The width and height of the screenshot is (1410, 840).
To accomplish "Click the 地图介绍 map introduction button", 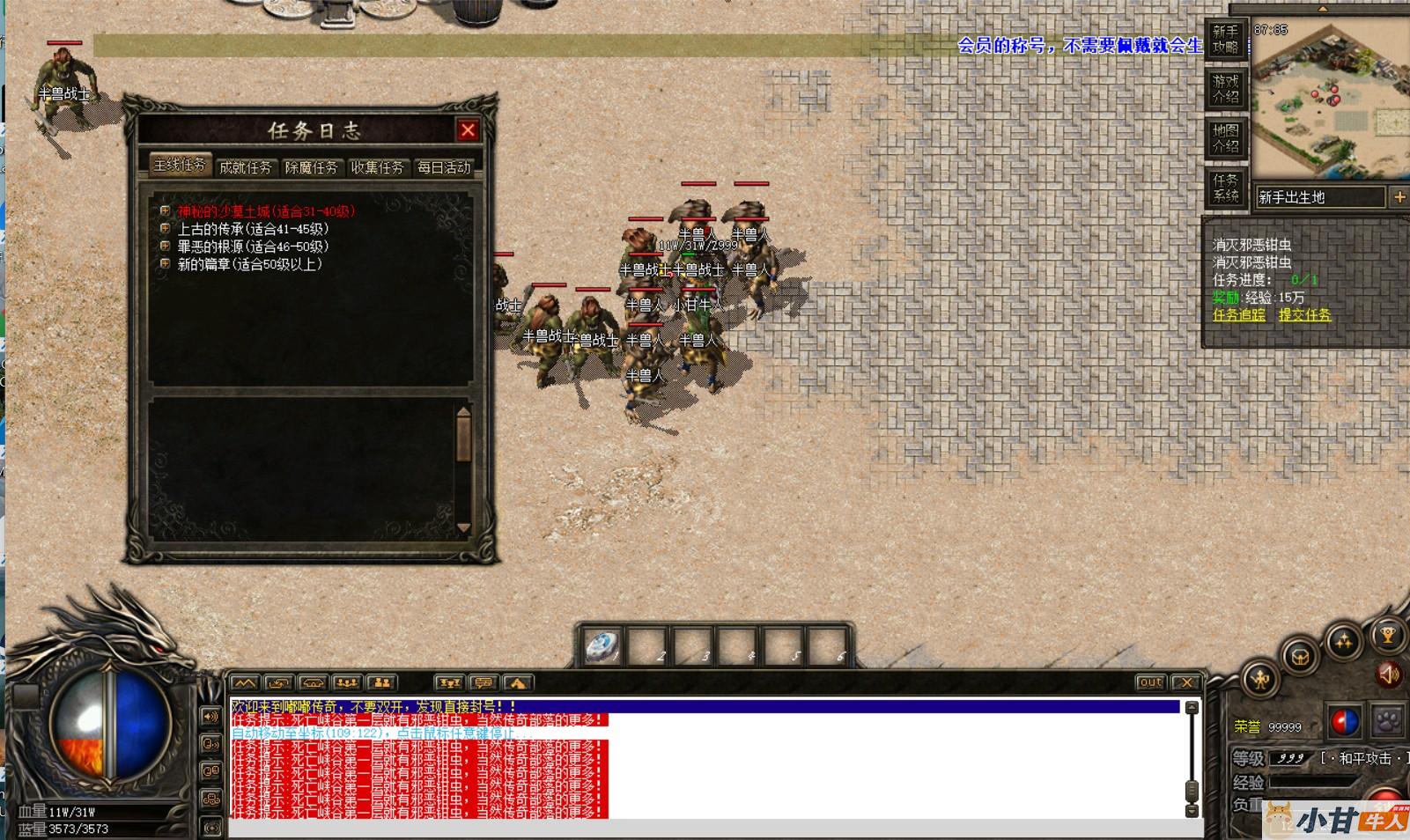I will [1225, 138].
